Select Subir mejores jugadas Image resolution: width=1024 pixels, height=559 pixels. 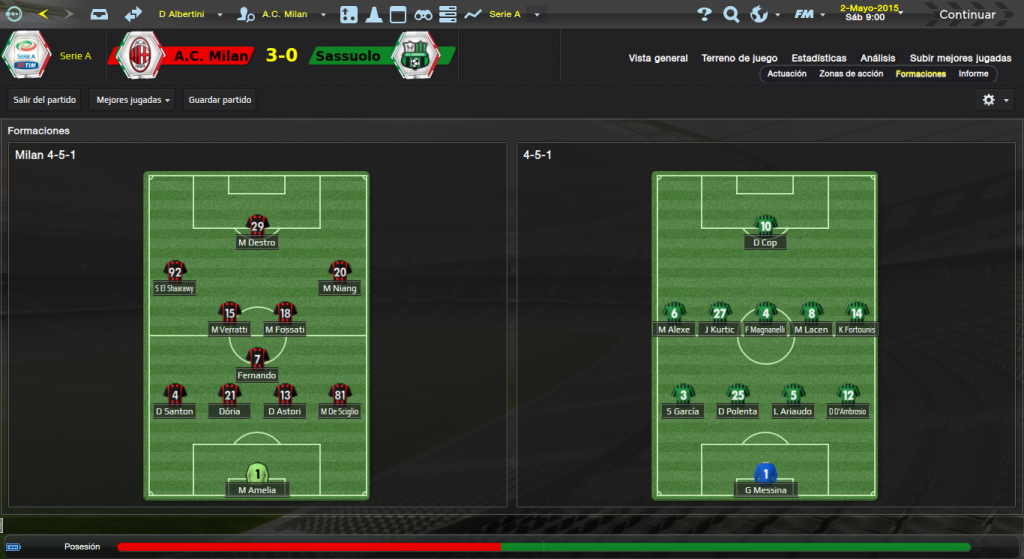pyautogui.click(x=960, y=58)
